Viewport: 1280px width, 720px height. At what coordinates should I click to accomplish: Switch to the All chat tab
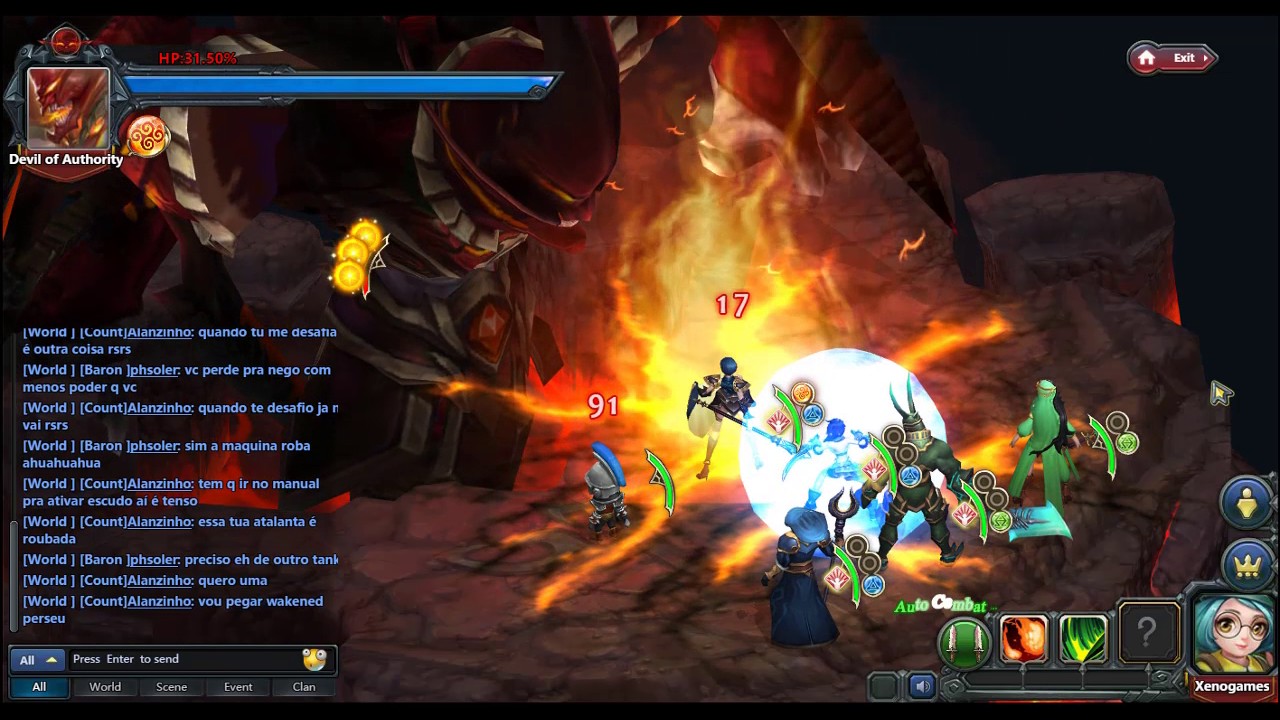coord(39,687)
